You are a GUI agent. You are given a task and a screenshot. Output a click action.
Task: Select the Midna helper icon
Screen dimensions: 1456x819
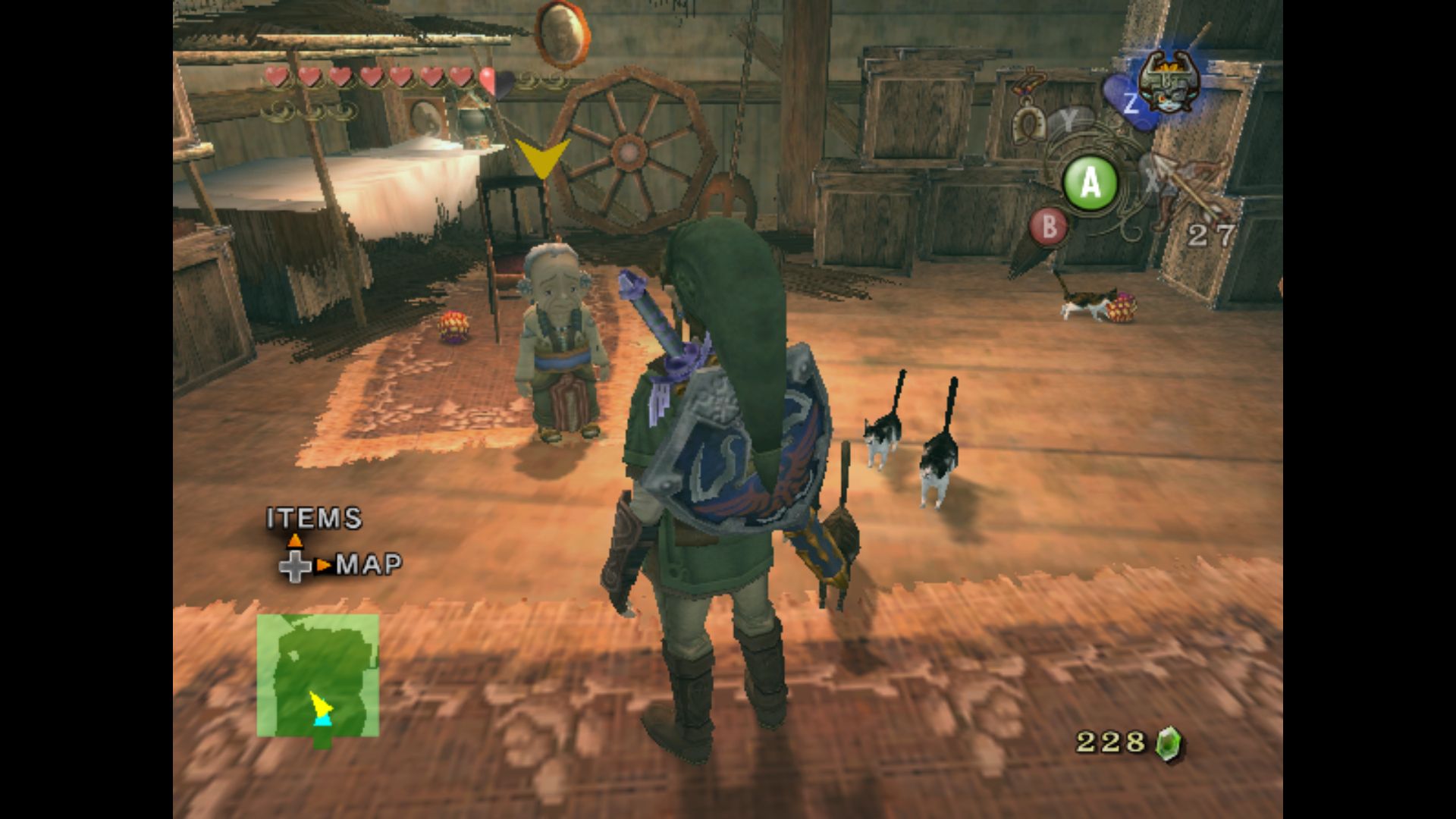(x=1167, y=82)
